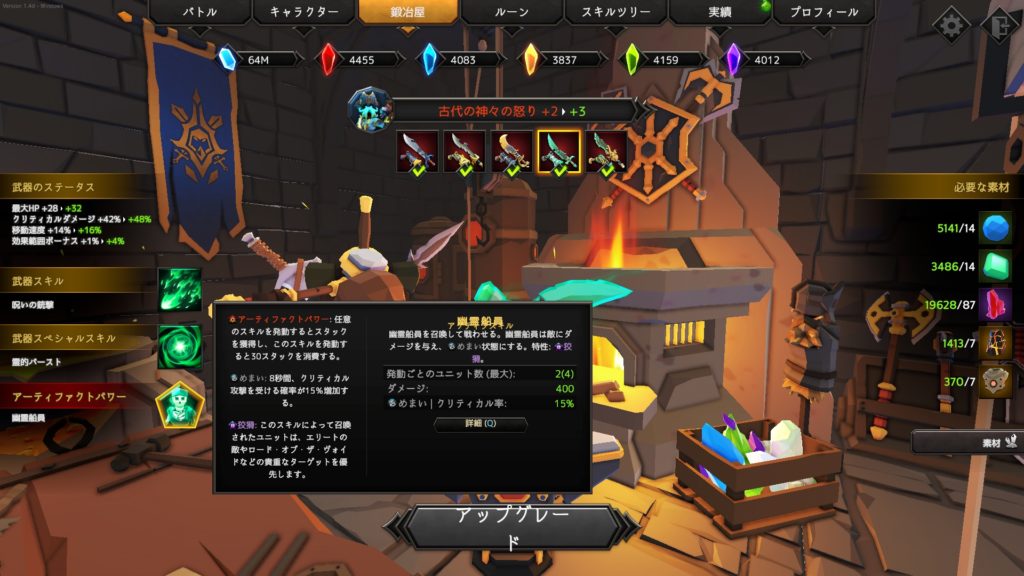This screenshot has height=576, width=1024.
Task: Select the gold-highlighted teal sword thumbnail
Action: pyautogui.click(x=559, y=152)
